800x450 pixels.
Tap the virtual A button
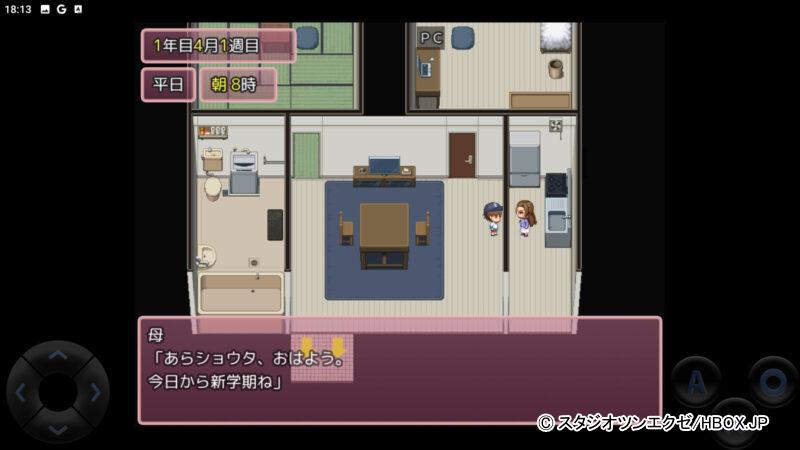pos(695,381)
